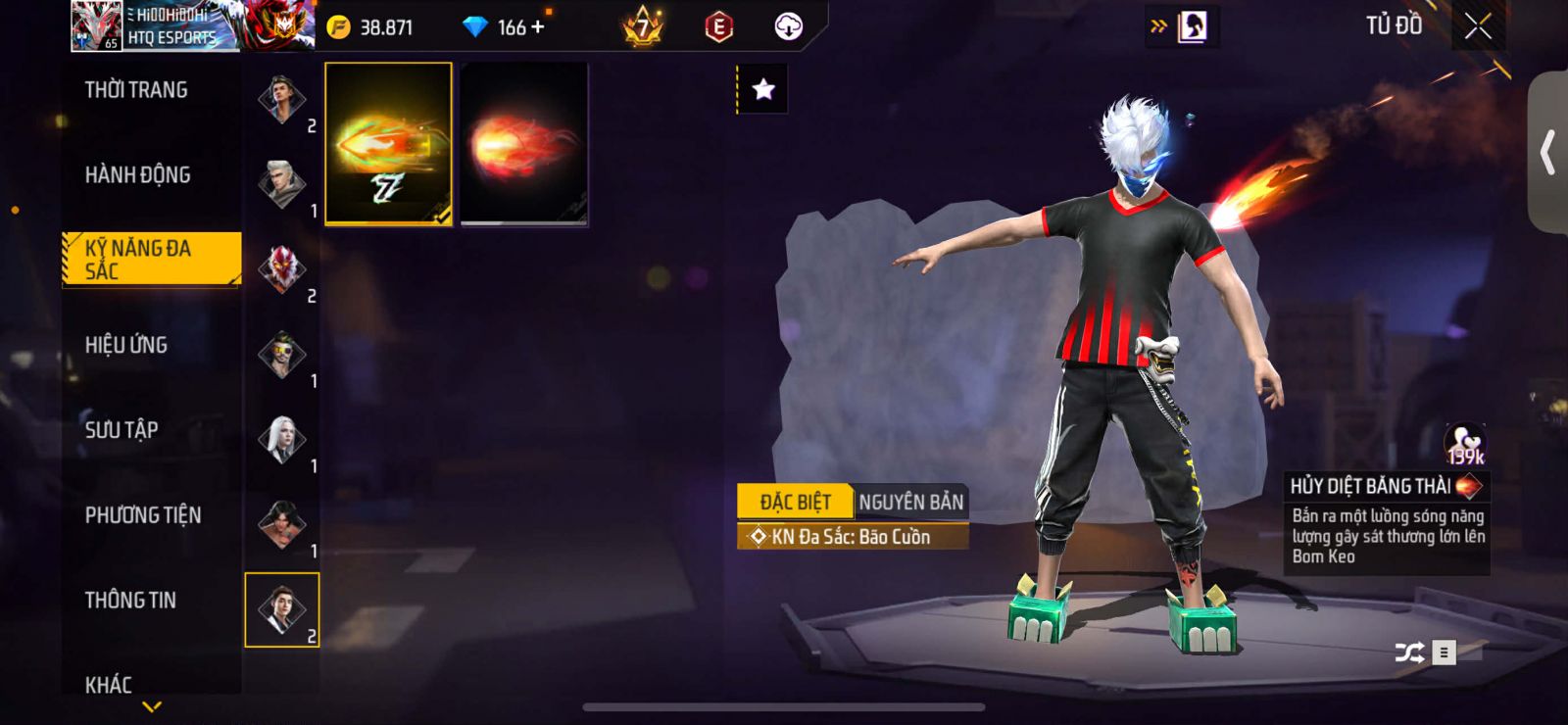Select the red masked character portrait
Image resolution: width=1568 pixels, height=725 pixels.
[281, 269]
